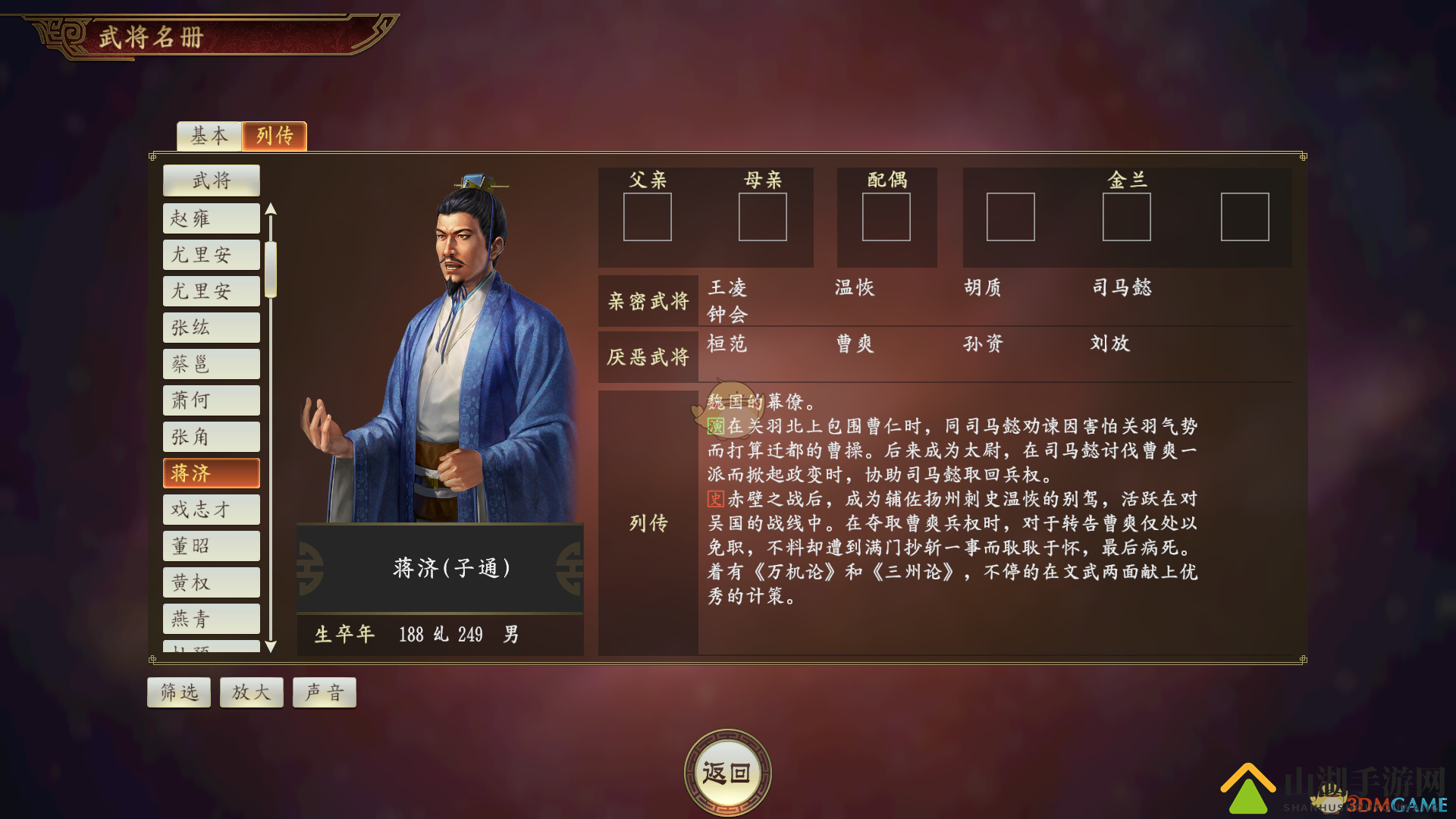Select the 列传 tab
The width and height of the screenshot is (1456, 819).
click(x=275, y=136)
